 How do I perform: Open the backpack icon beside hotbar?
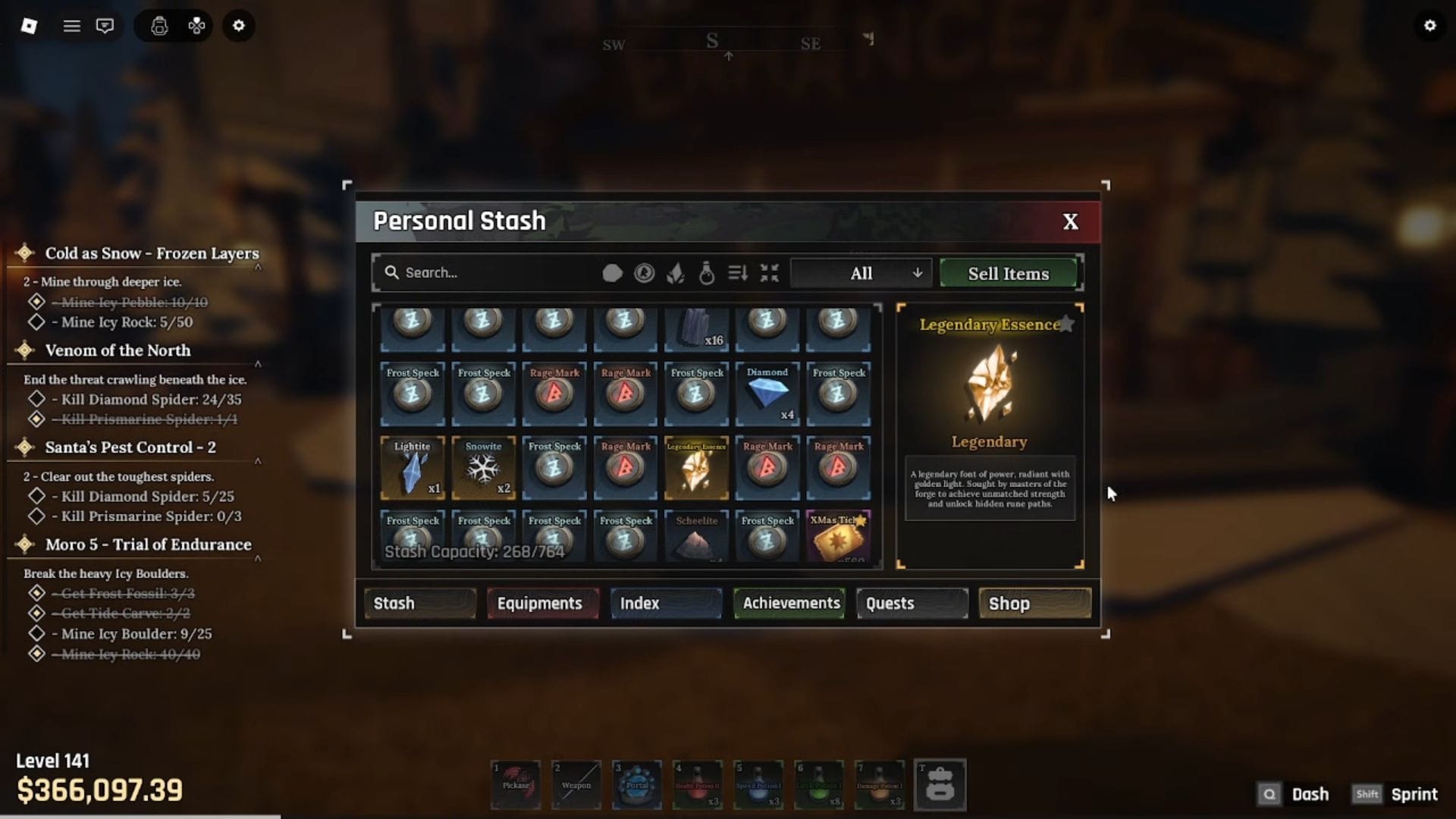pyautogui.click(x=940, y=785)
